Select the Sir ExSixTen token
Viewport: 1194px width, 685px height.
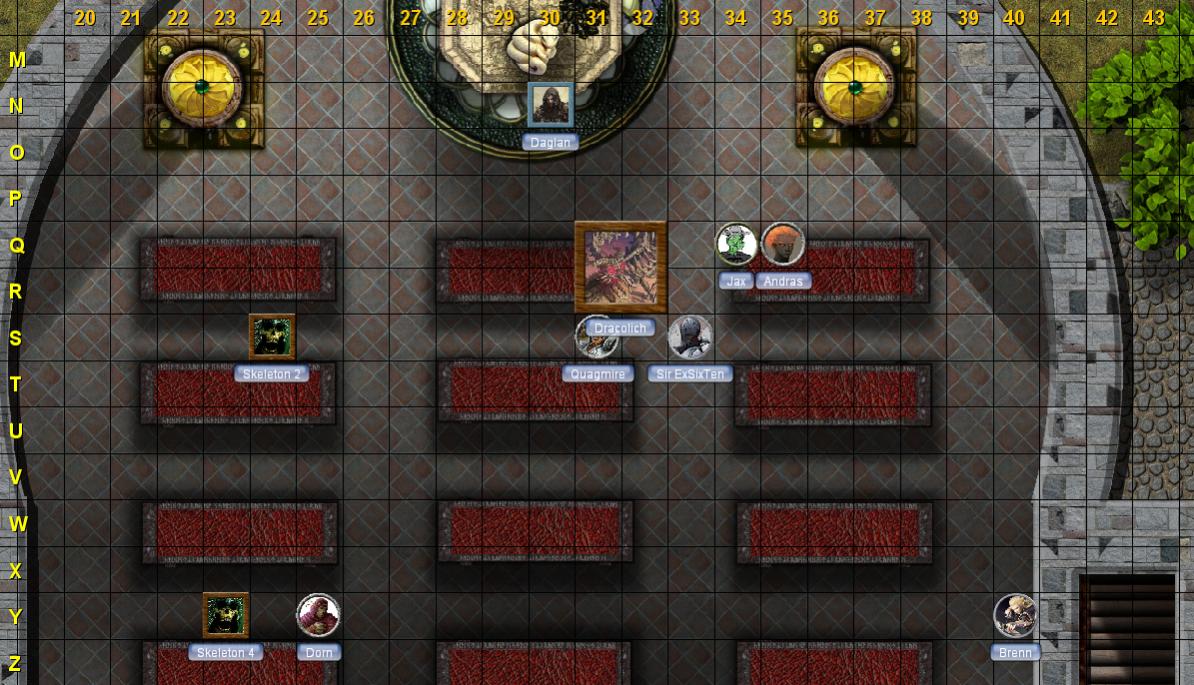click(690, 338)
